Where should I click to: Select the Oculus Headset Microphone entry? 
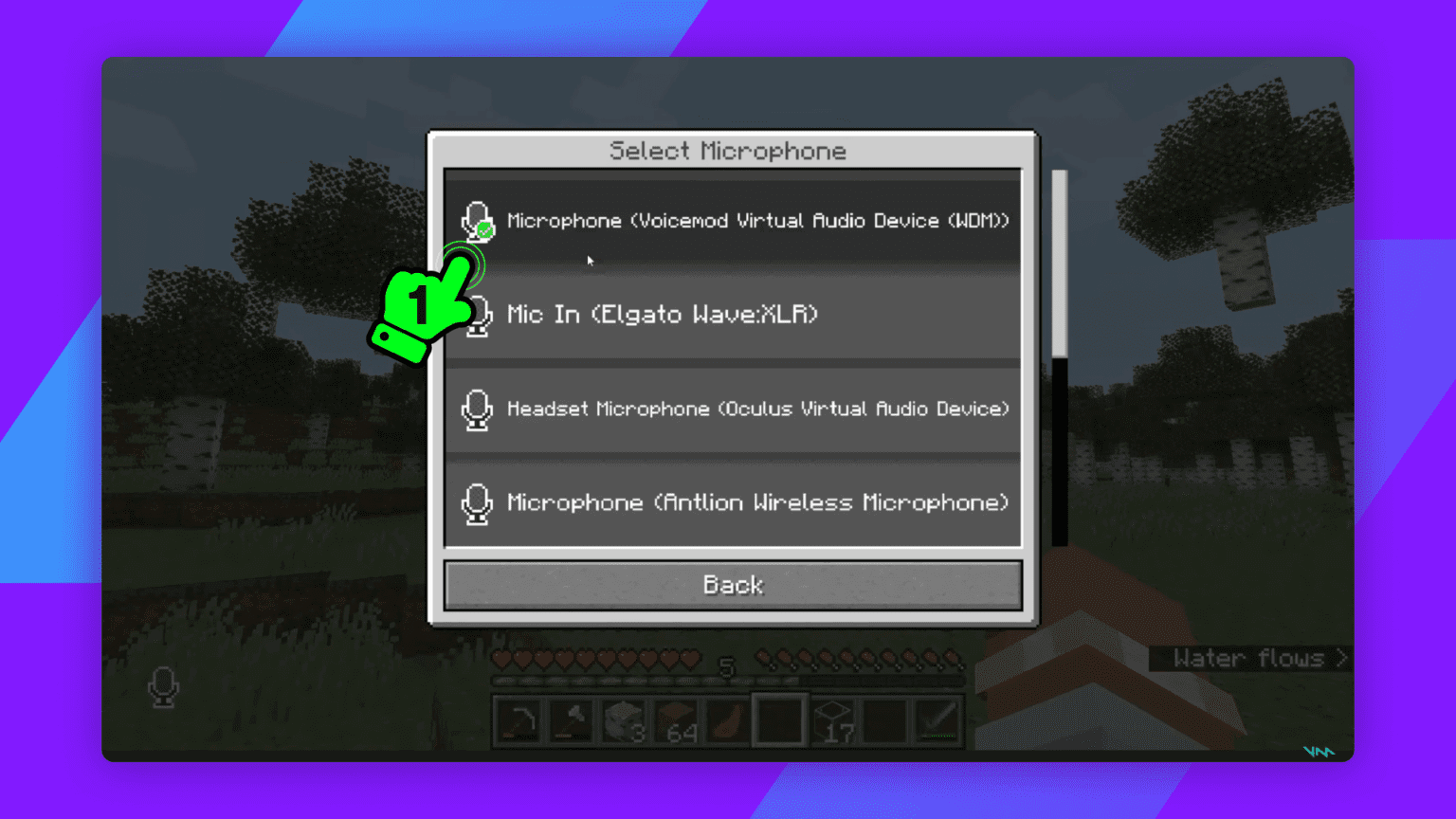(x=733, y=409)
